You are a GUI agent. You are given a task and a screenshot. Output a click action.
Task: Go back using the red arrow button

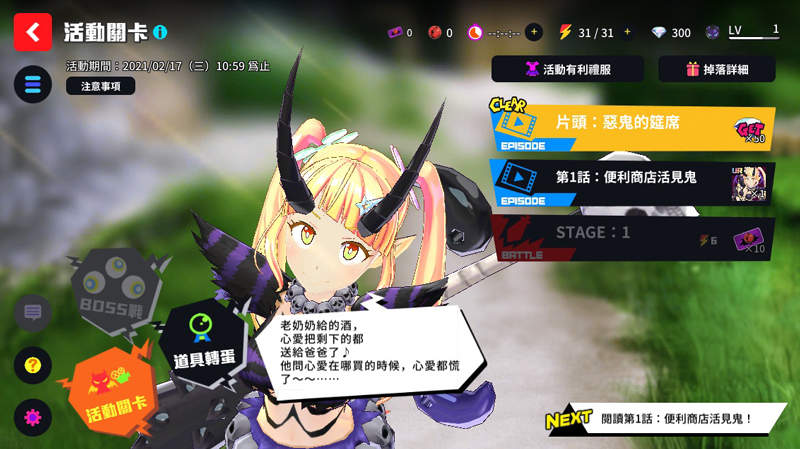[x=33, y=32]
